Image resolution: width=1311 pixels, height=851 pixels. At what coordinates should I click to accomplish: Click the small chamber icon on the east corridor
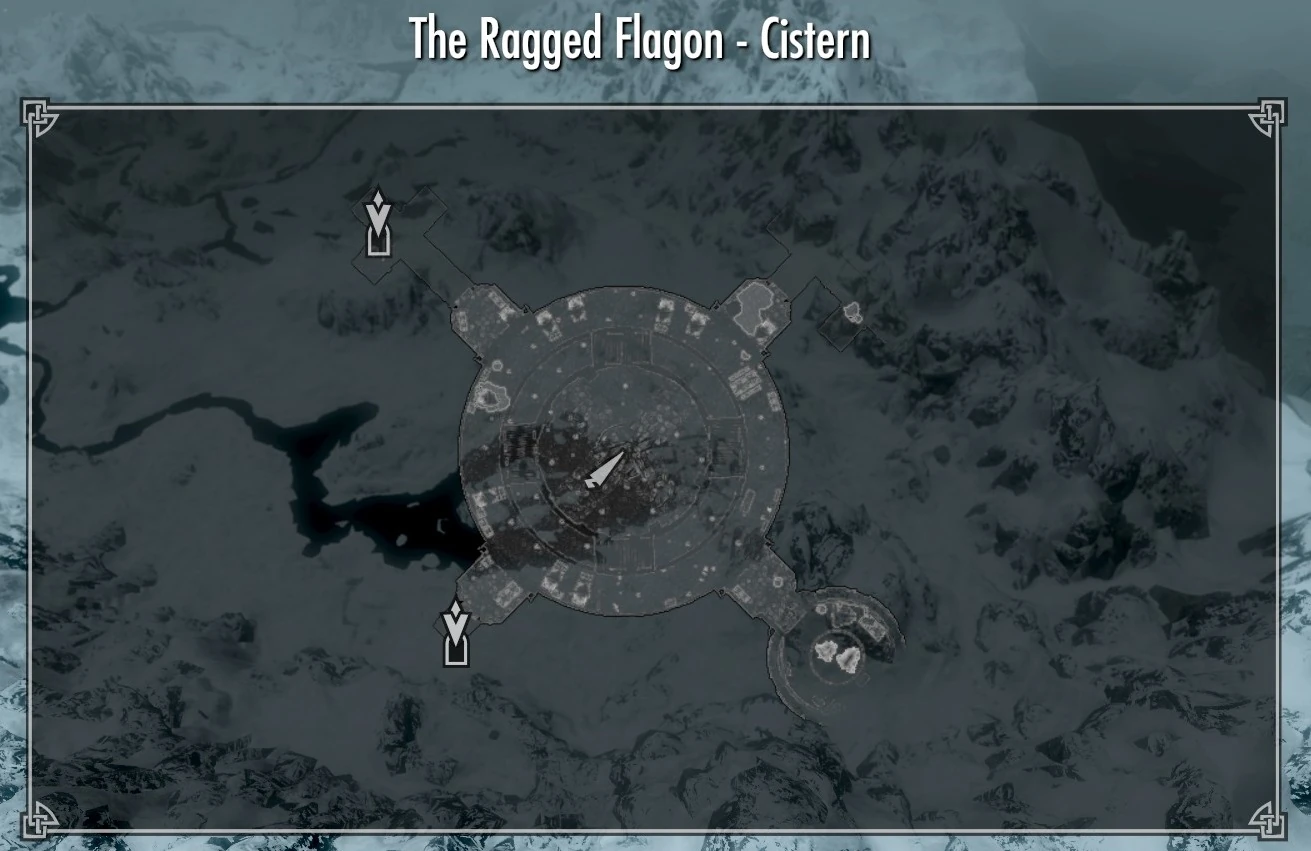point(851,310)
